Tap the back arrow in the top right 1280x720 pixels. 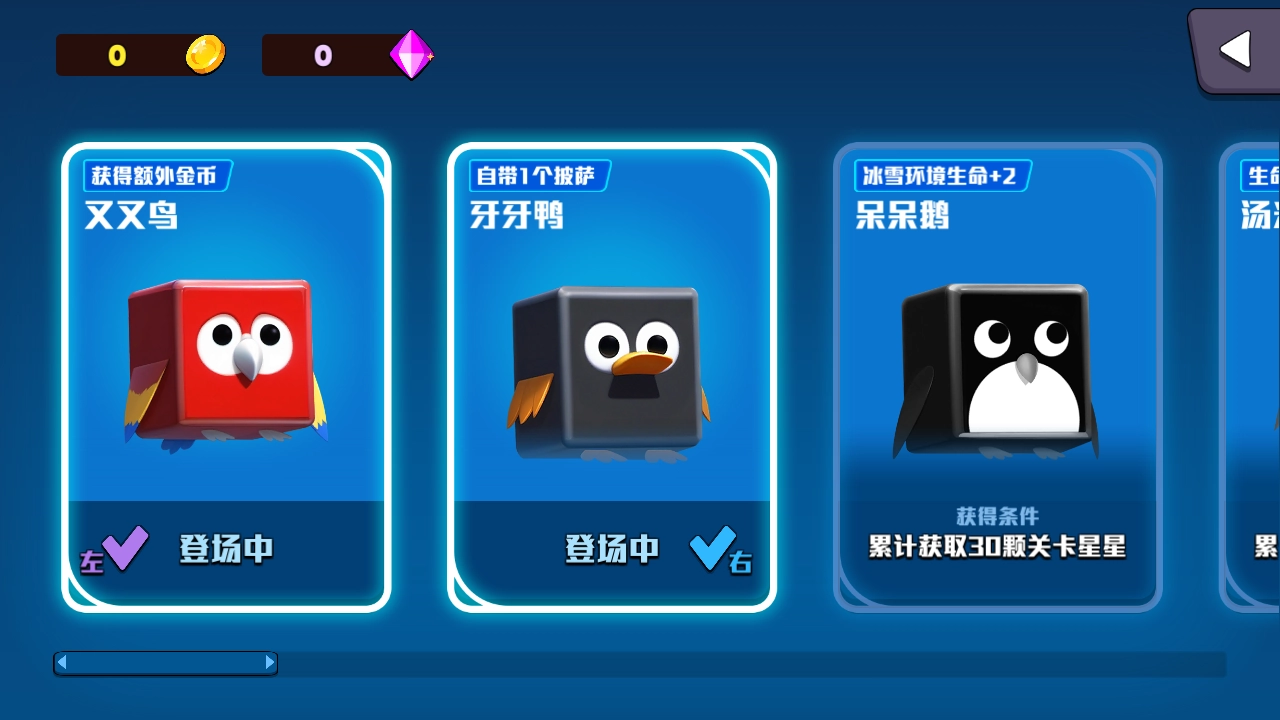pyautogui.click(x=1237, y=48)
